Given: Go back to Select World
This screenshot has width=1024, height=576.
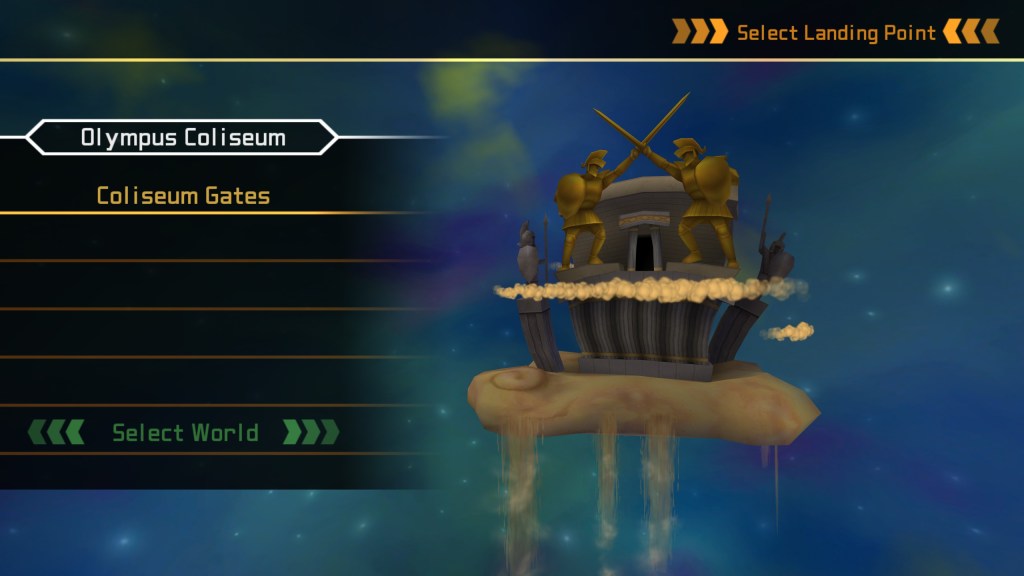Looking at the screenshot, I should tap(185, 433).
